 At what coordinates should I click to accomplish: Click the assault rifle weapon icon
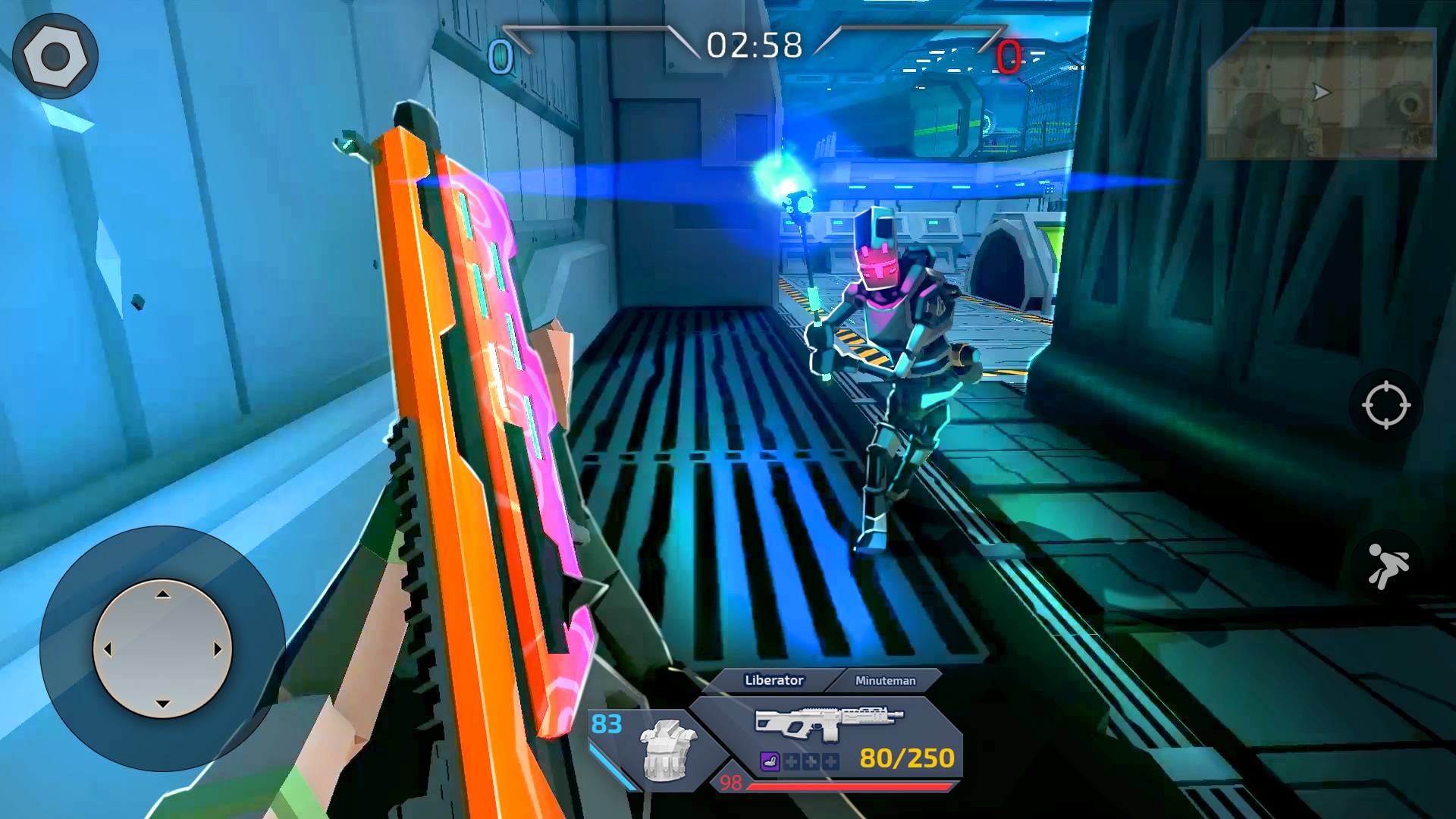[829, 720]
